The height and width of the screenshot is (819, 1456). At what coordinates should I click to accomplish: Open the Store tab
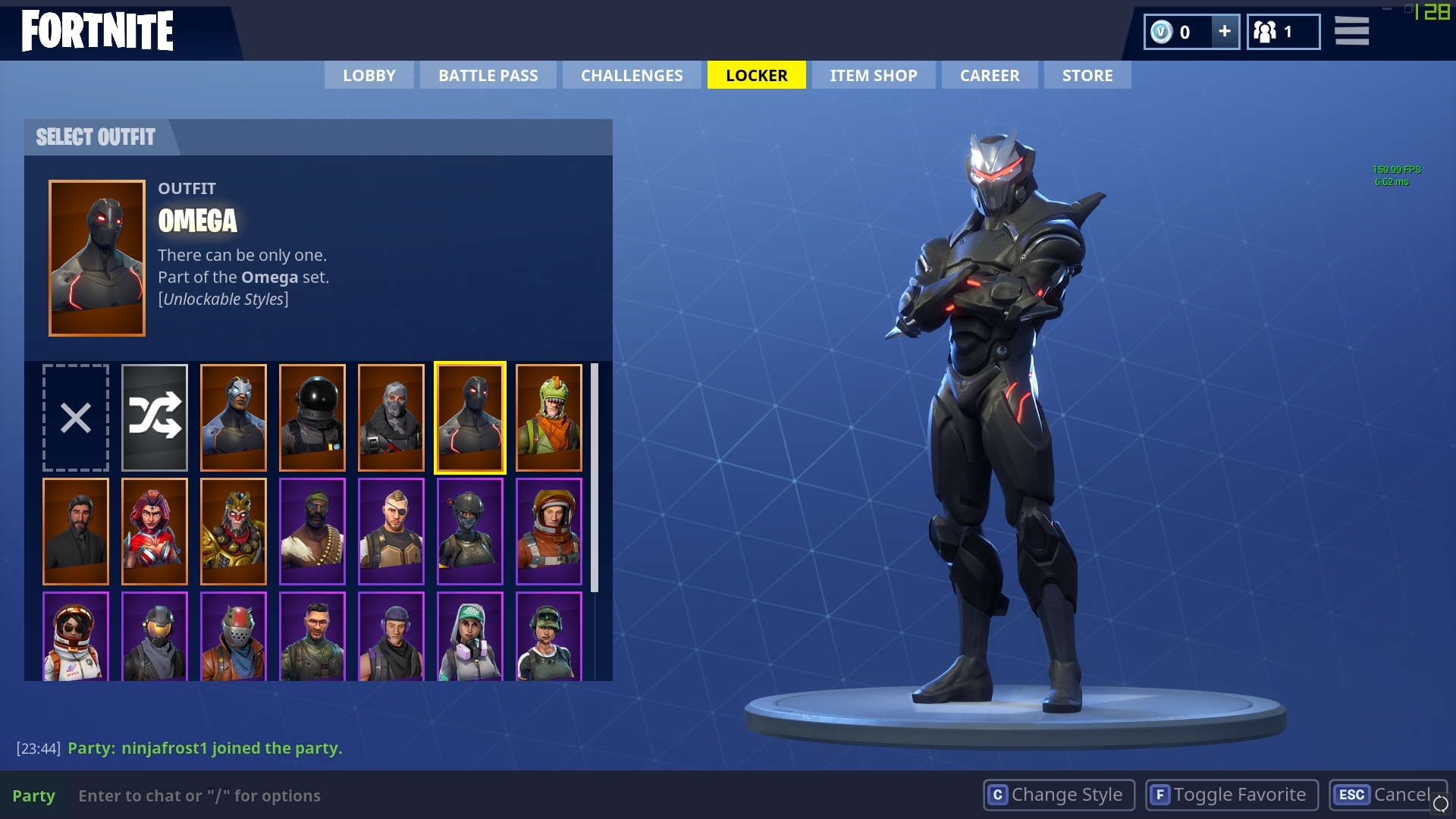tap(1087, 75)
